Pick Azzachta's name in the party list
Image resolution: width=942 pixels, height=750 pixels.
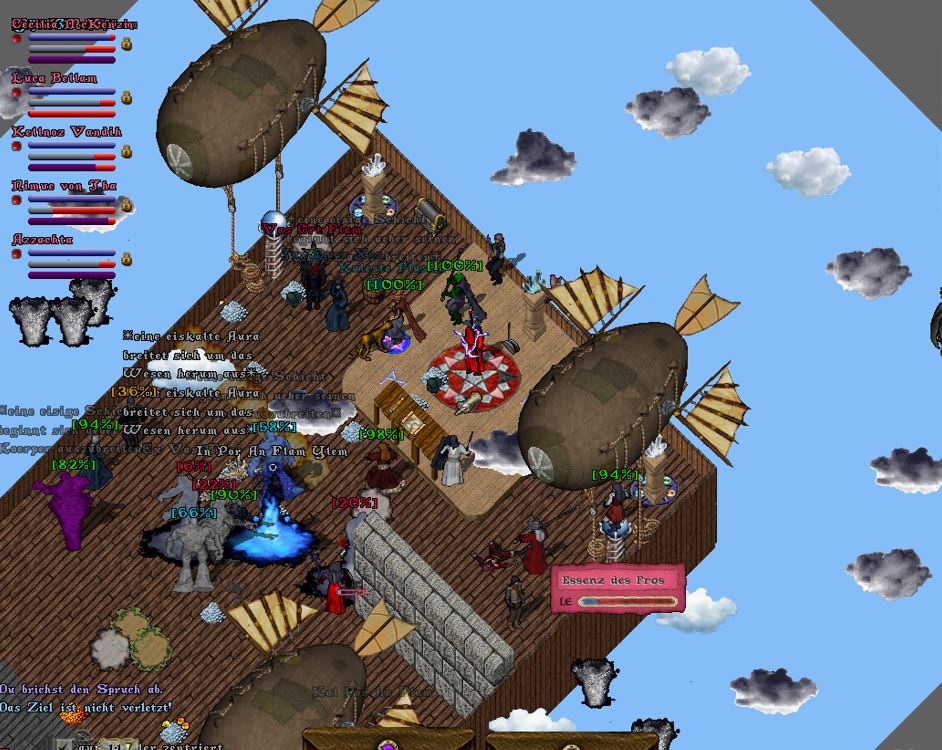click(x=42, y=240)
